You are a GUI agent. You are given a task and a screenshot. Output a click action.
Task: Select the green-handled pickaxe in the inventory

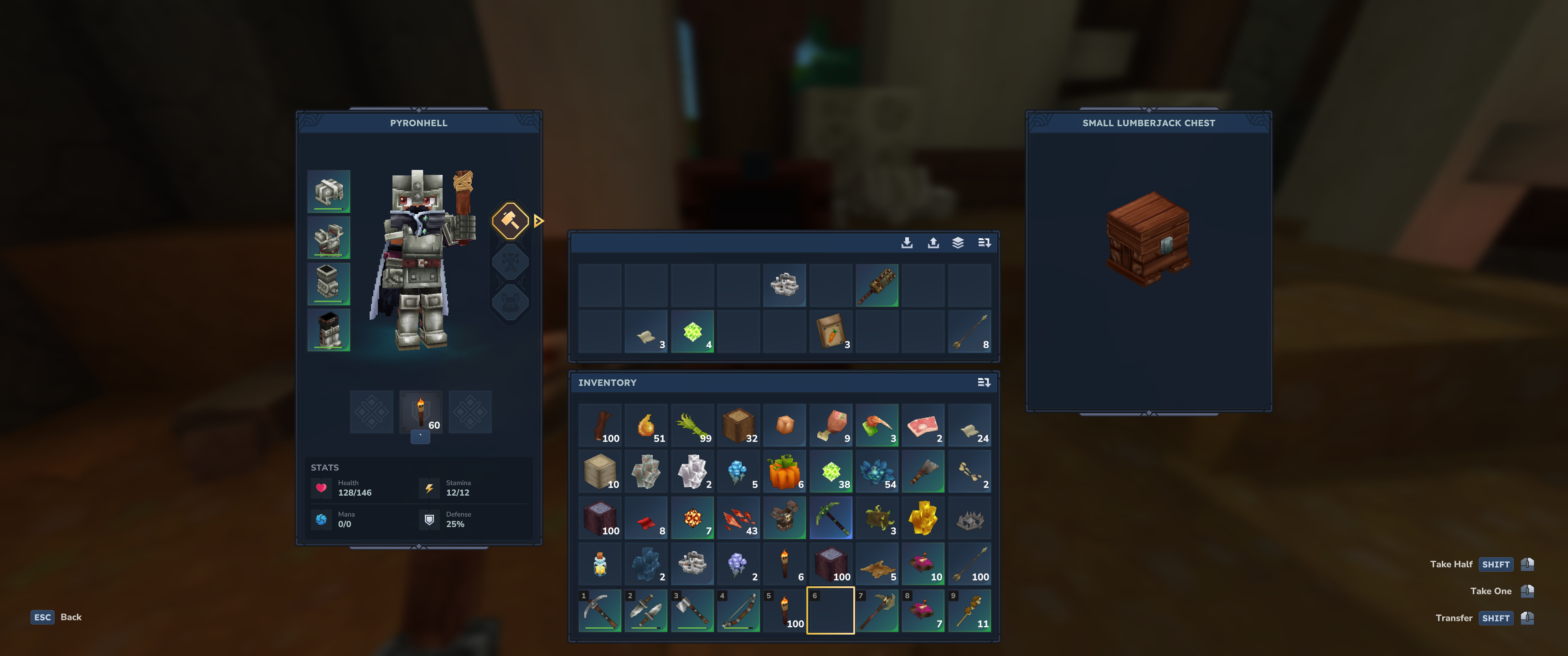831,518
